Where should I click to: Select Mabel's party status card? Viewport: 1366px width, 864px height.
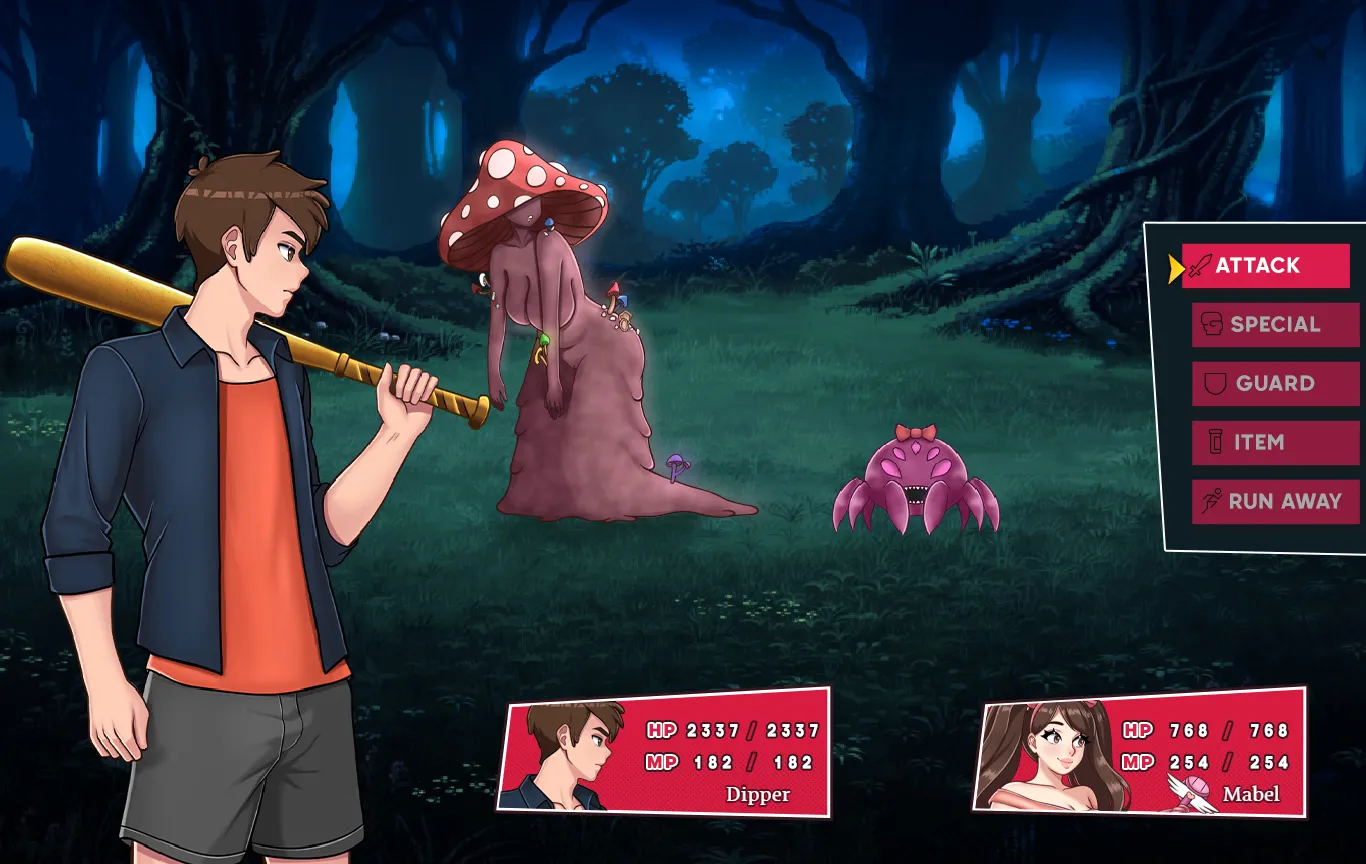tap(1140, 752)
